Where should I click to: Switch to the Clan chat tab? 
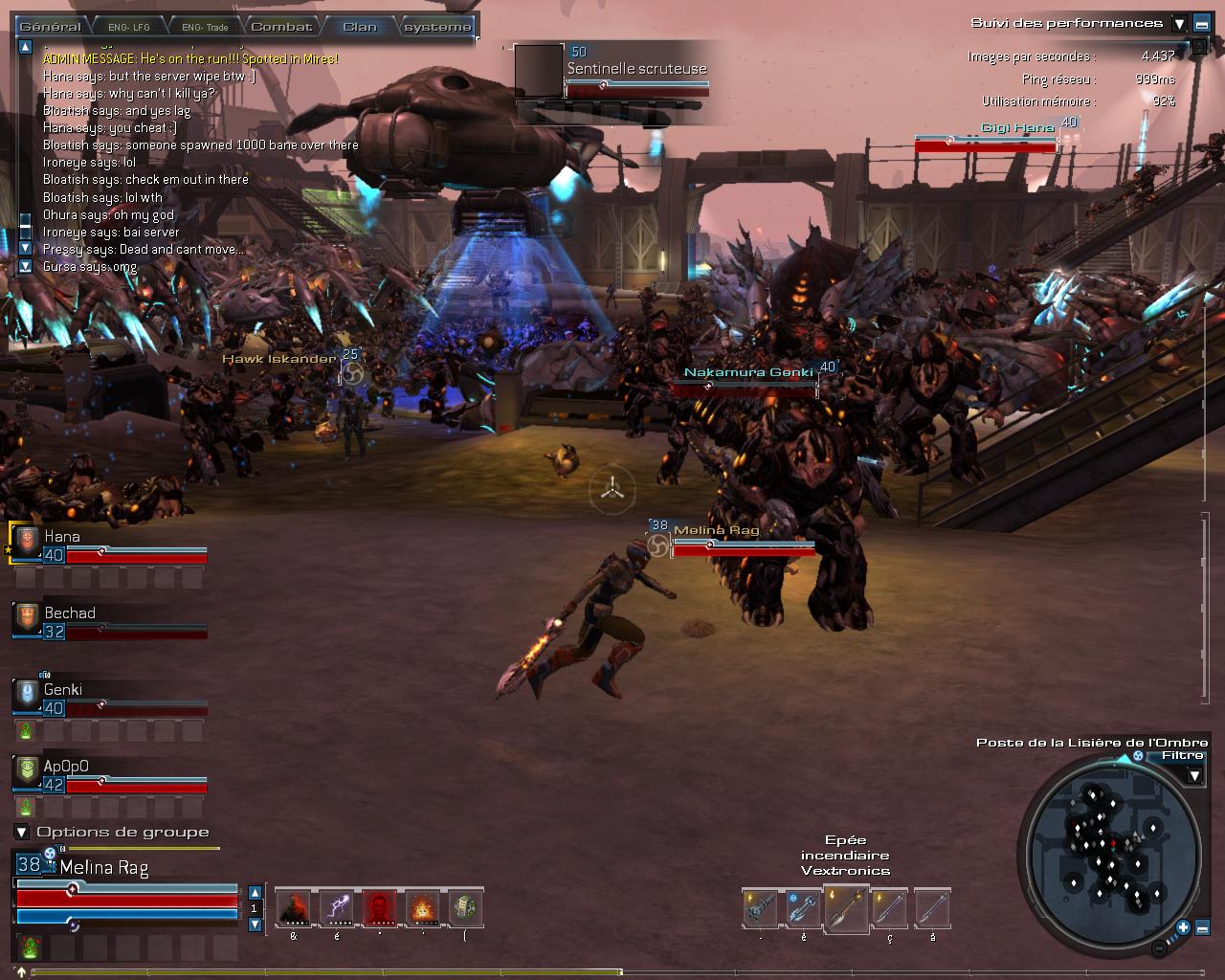pos(360,27)
